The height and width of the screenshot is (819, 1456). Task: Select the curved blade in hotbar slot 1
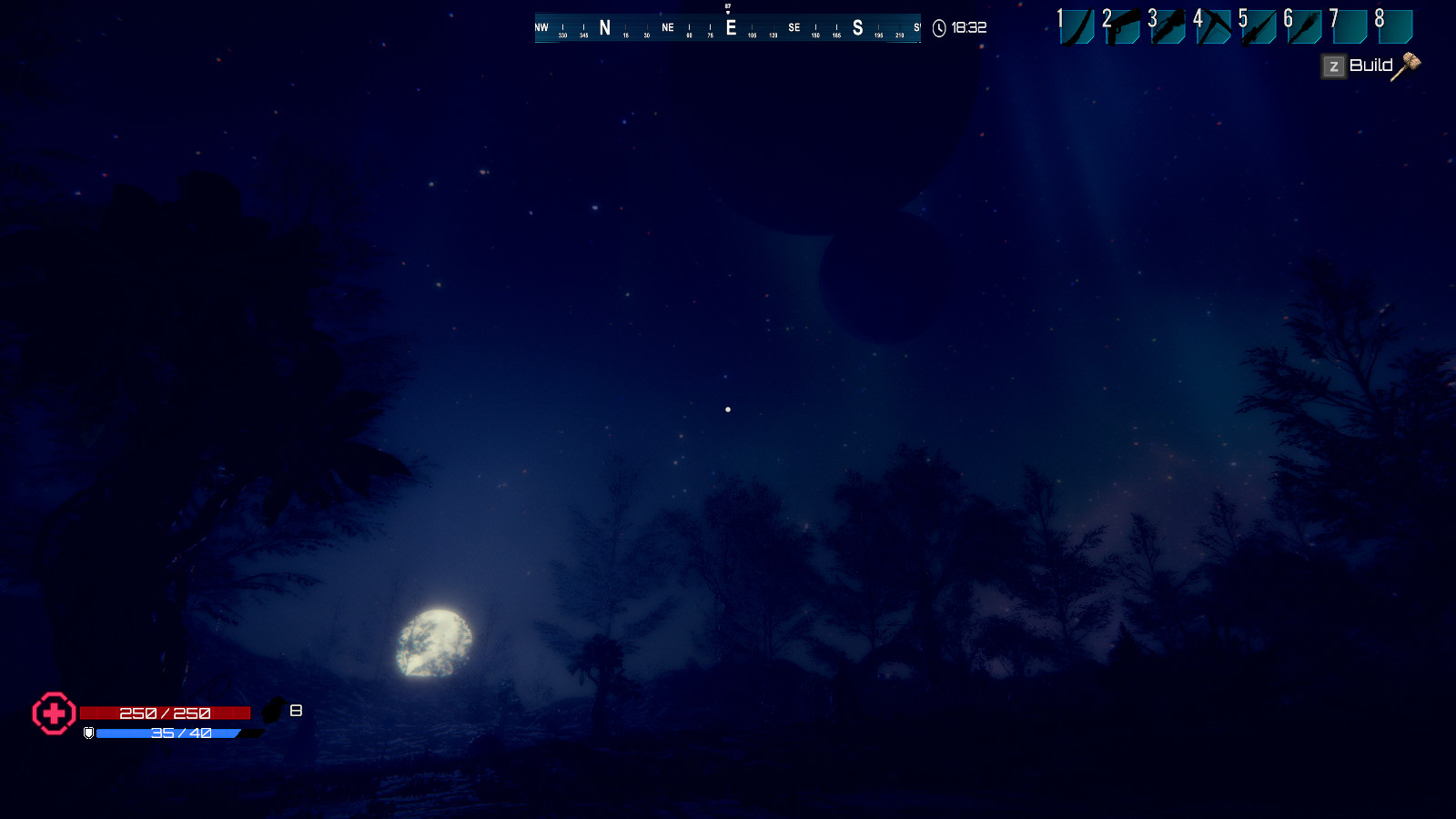(1077, 26)
